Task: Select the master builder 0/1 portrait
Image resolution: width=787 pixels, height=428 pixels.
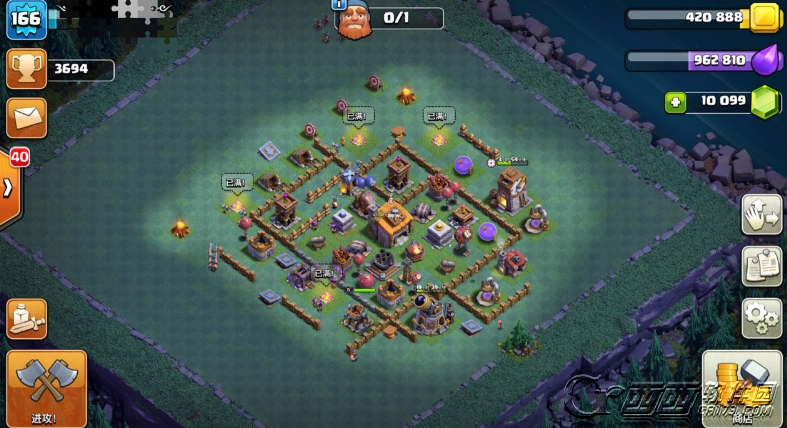Action: (354, 19)
